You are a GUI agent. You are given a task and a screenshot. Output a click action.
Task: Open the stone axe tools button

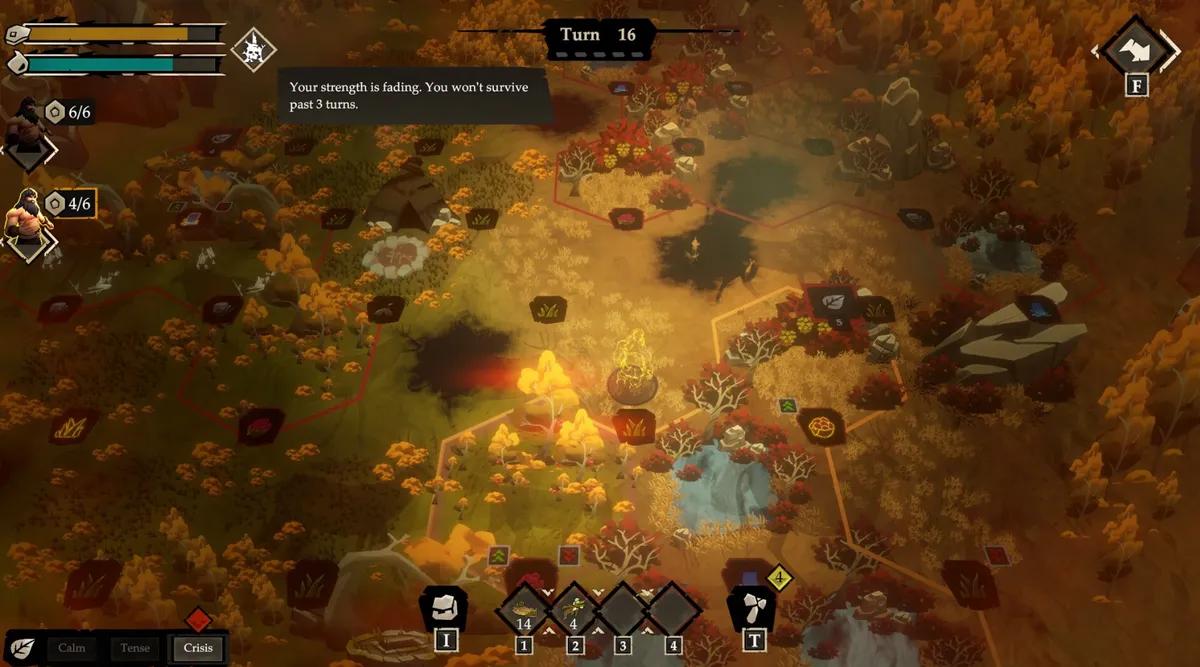[x=751, y=609]
